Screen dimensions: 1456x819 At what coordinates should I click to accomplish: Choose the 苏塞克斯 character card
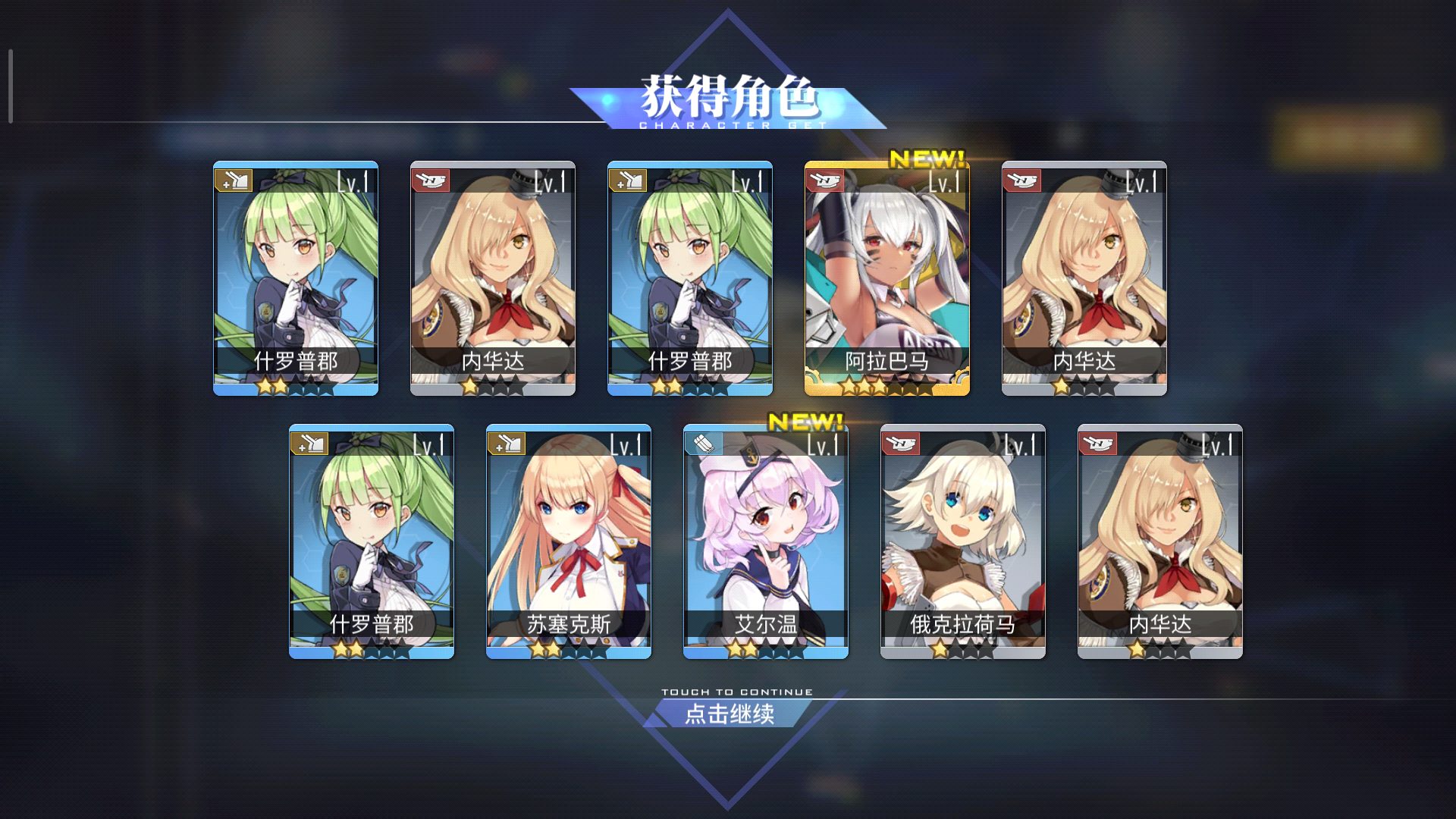coord(568,541)
